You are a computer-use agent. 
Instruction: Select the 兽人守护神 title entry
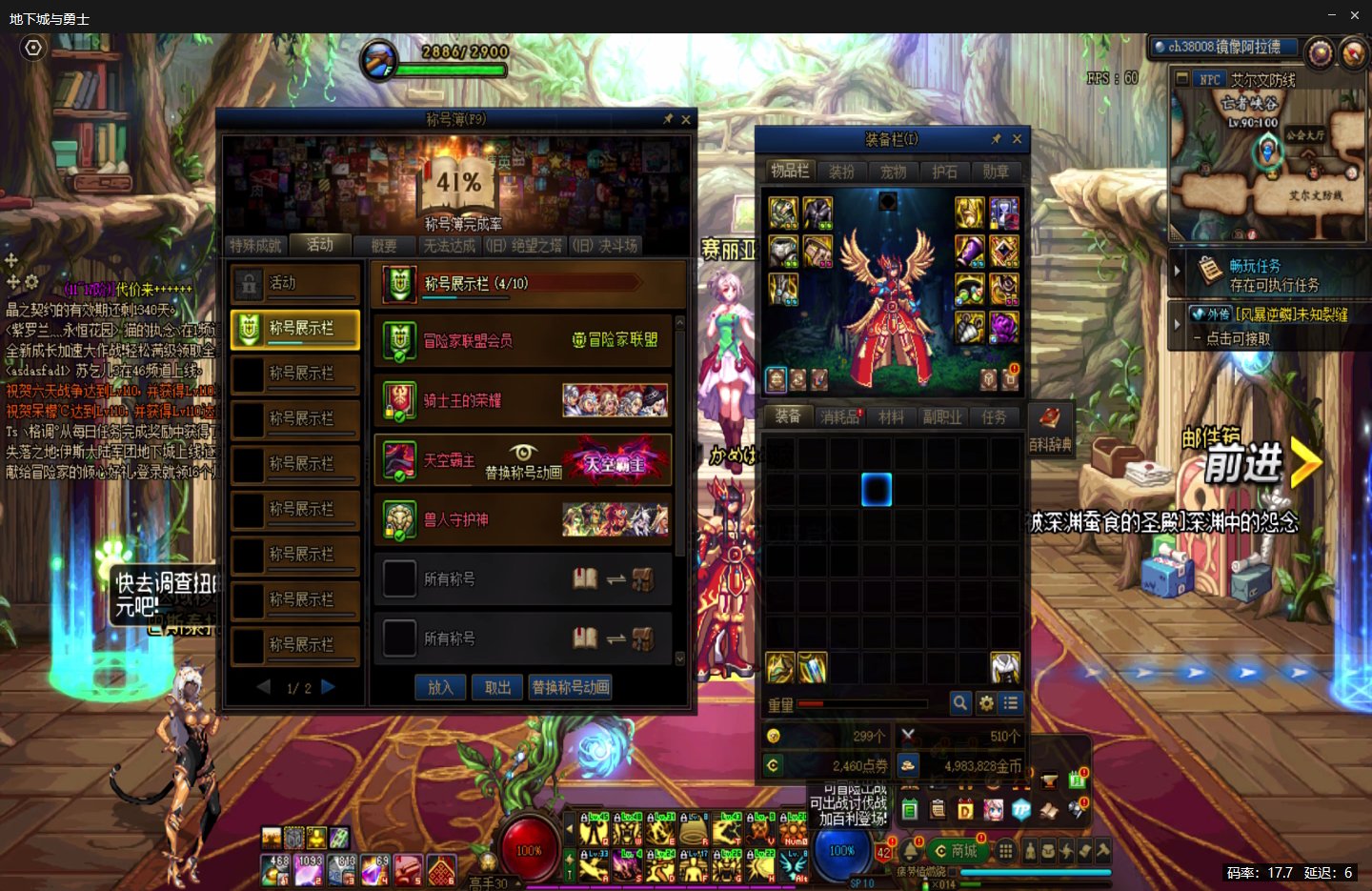pyautogui.click(x=523, y=520)
